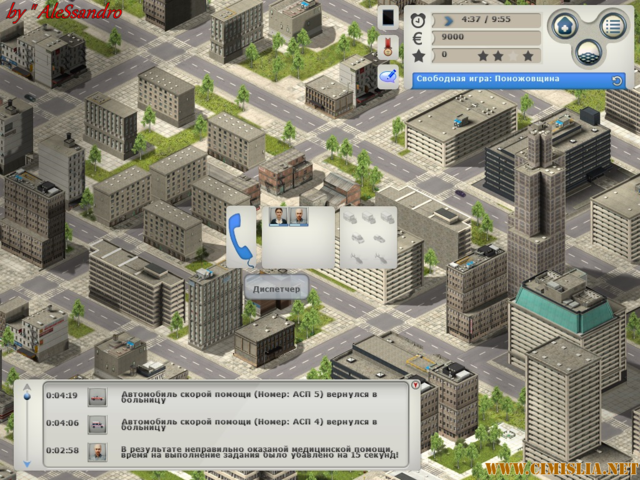640x480 pixels.
Task: Open the medal achievements icon
Action: click(388, 47)
